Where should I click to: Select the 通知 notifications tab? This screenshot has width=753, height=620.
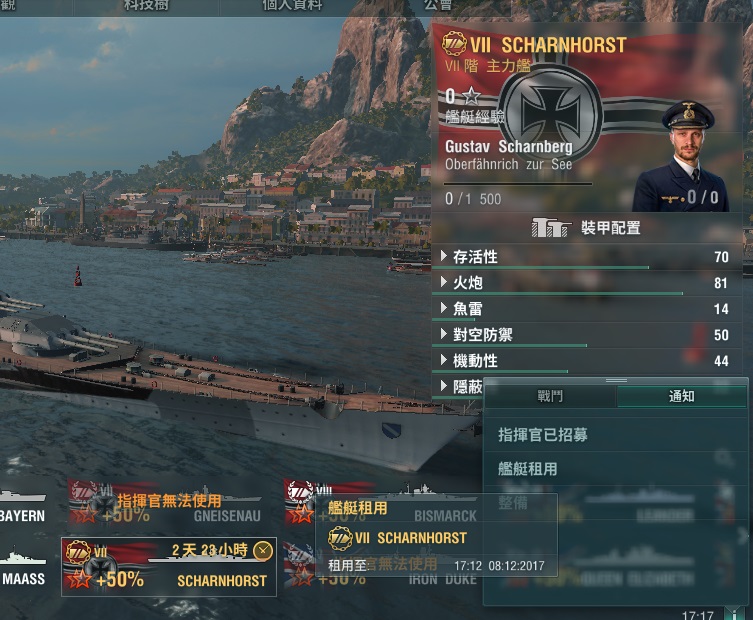tap(682, 396)
